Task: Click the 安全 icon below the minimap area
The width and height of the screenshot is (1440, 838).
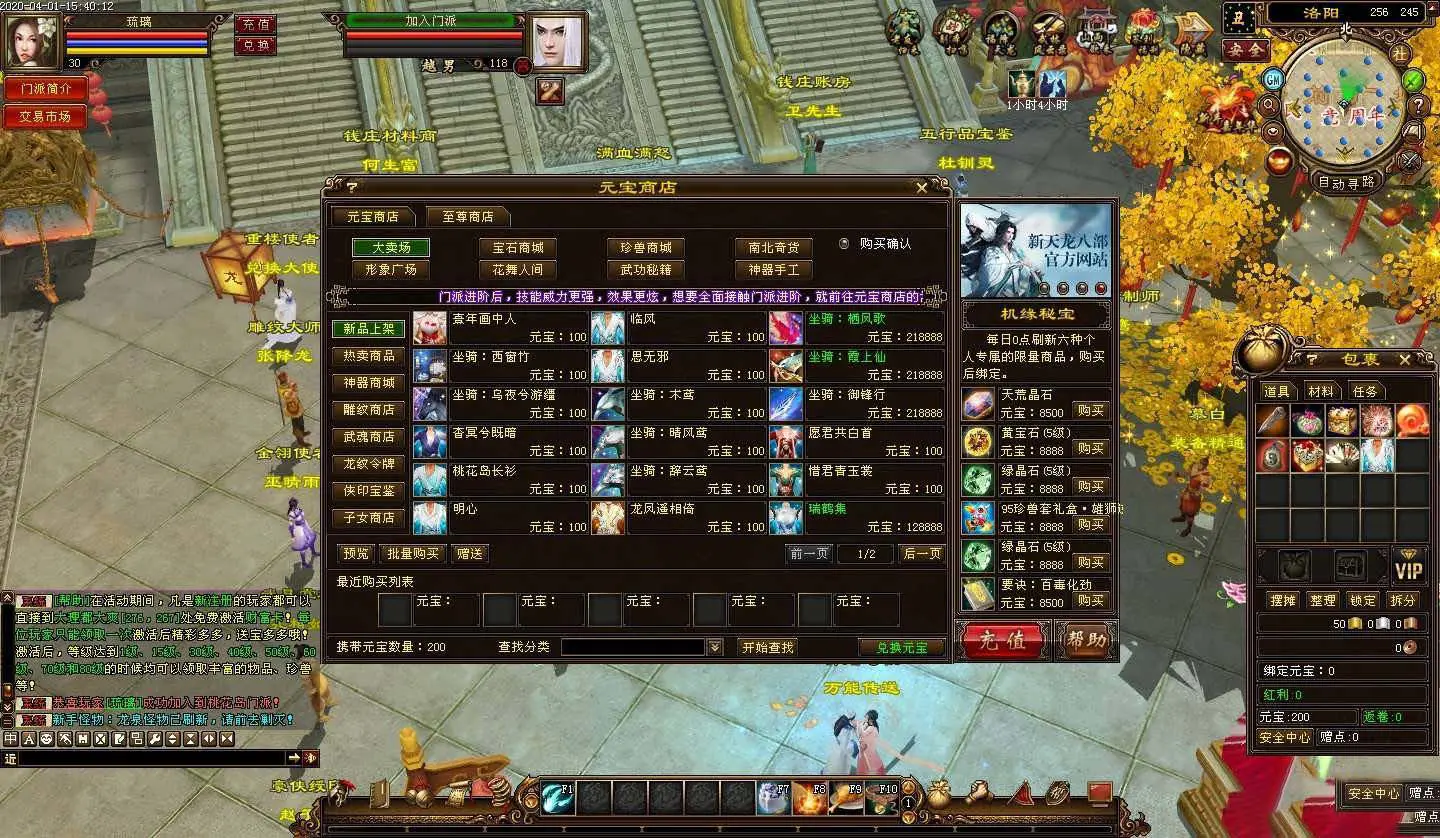Action: (x=1246, y=49)
